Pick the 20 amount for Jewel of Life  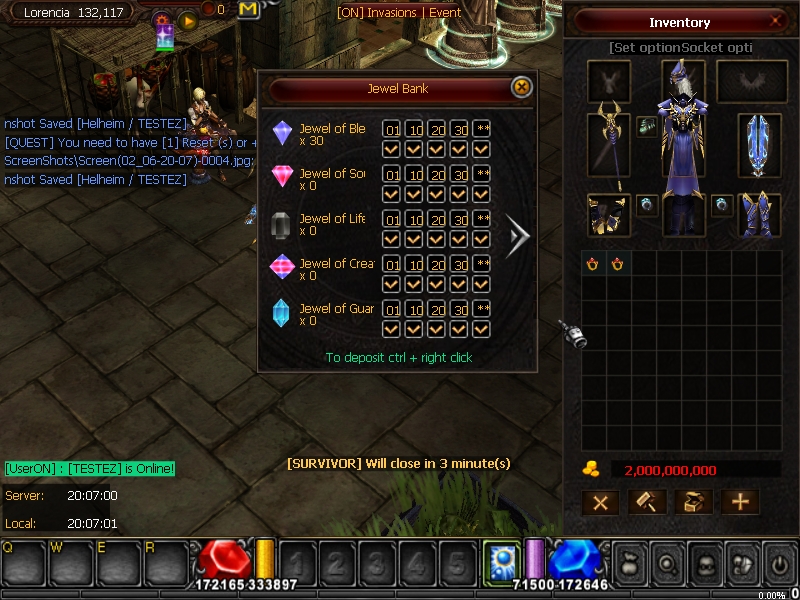pyautogui.click(x=438, y=220)
